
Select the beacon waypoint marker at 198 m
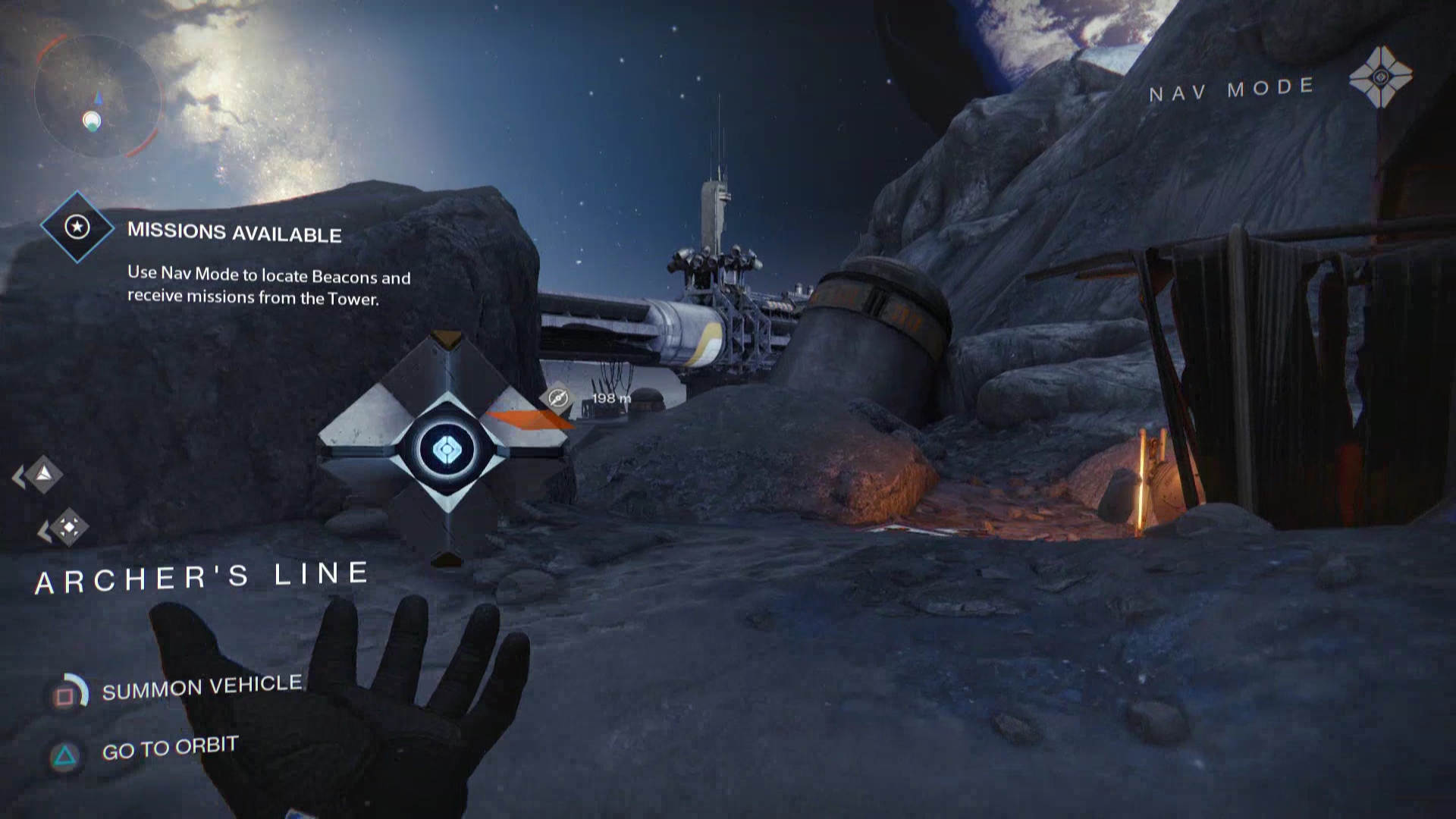pos(558,397)
